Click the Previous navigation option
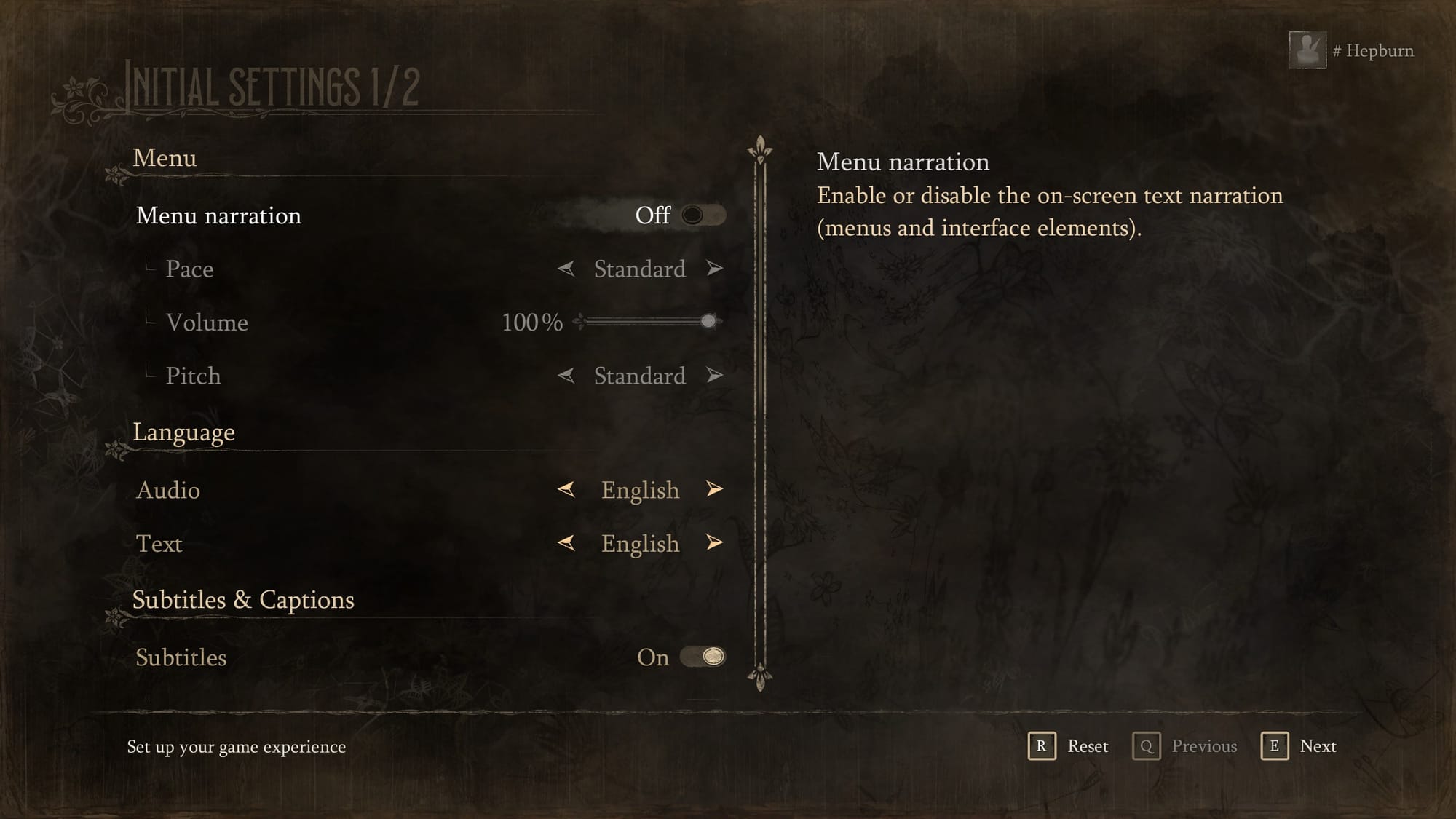The image size is (1456, 819). pyautogui.click(x=1204, y=746)
